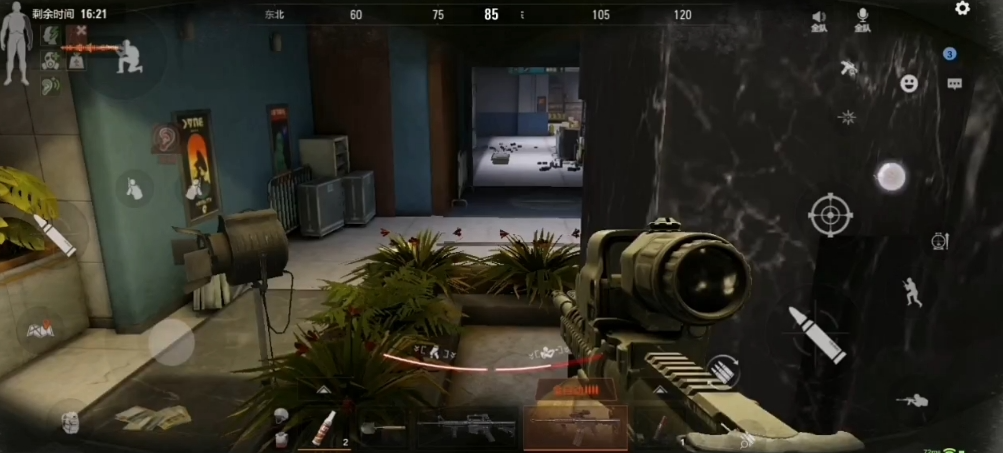
Task: Toggle the team microphone
Action: [x=862, y=20]
